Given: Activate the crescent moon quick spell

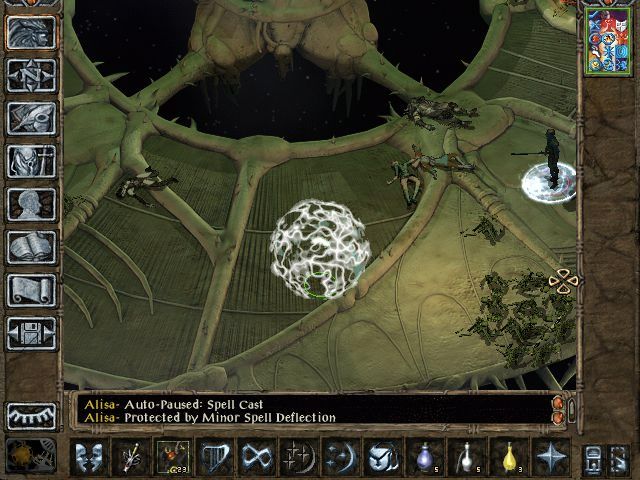Looking at the screenshot, I should pos(340,457).
